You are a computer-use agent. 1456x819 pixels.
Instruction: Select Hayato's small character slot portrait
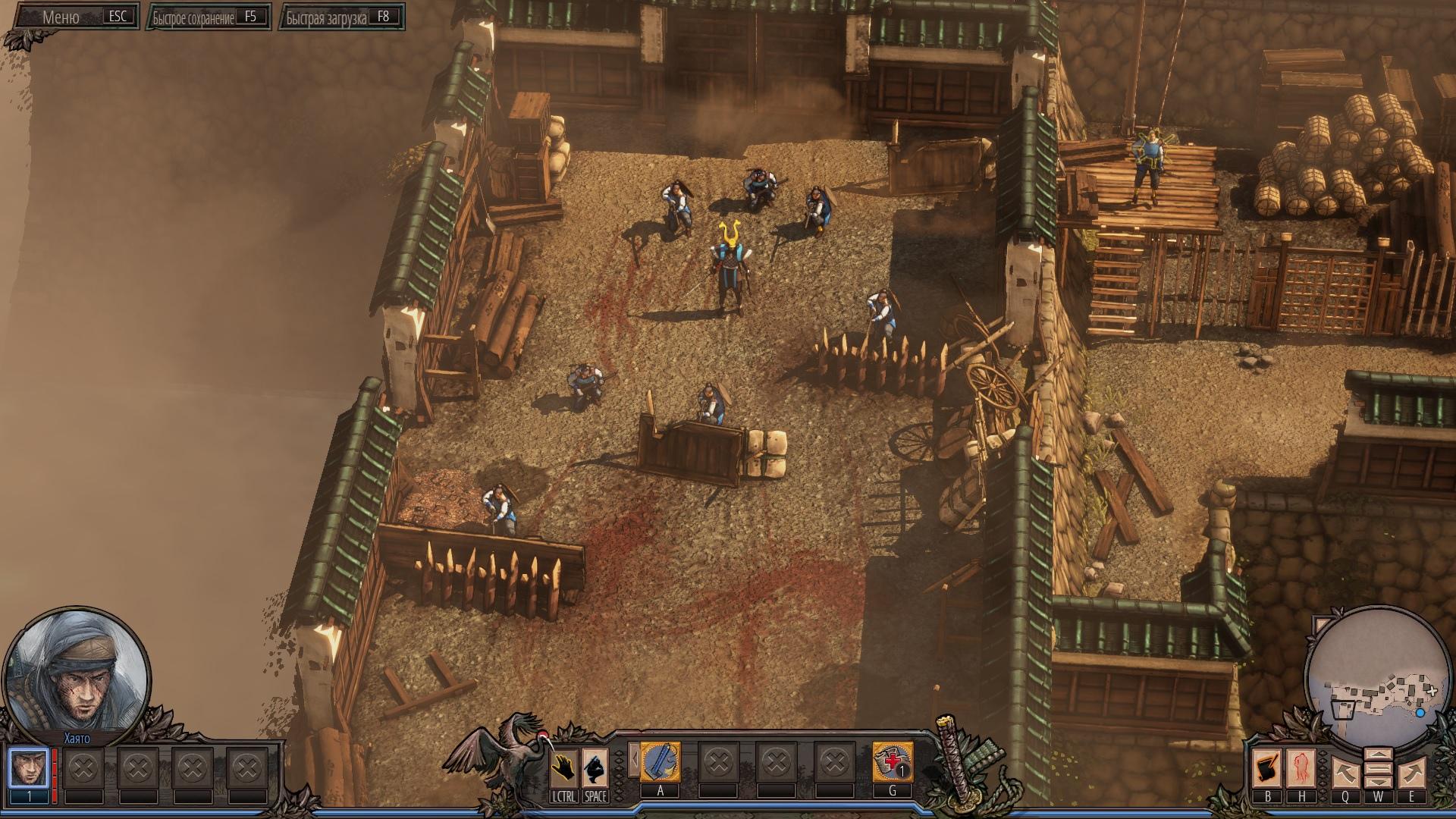[x=29, y=767]
